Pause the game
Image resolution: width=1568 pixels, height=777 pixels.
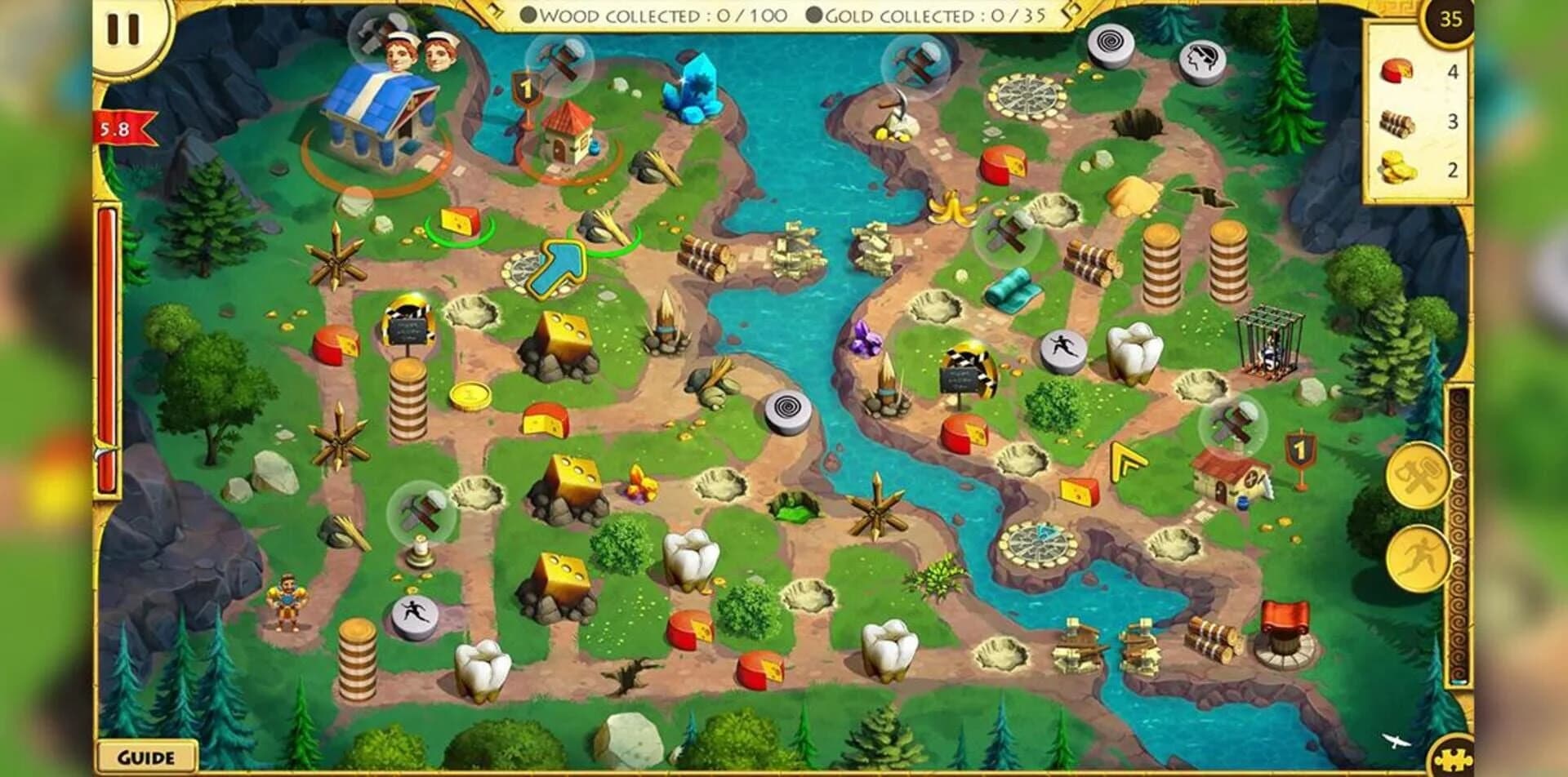tap(122, 29)
